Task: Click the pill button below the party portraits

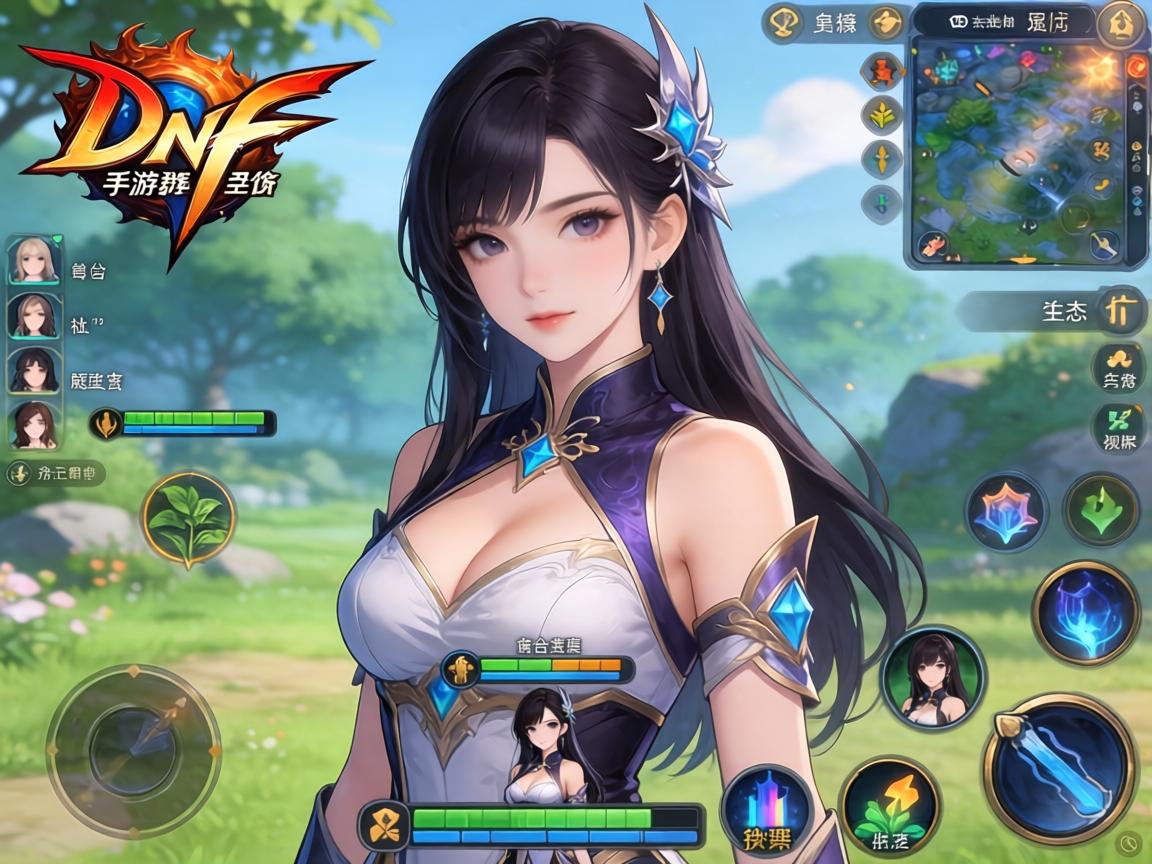Action: [57, 473]
